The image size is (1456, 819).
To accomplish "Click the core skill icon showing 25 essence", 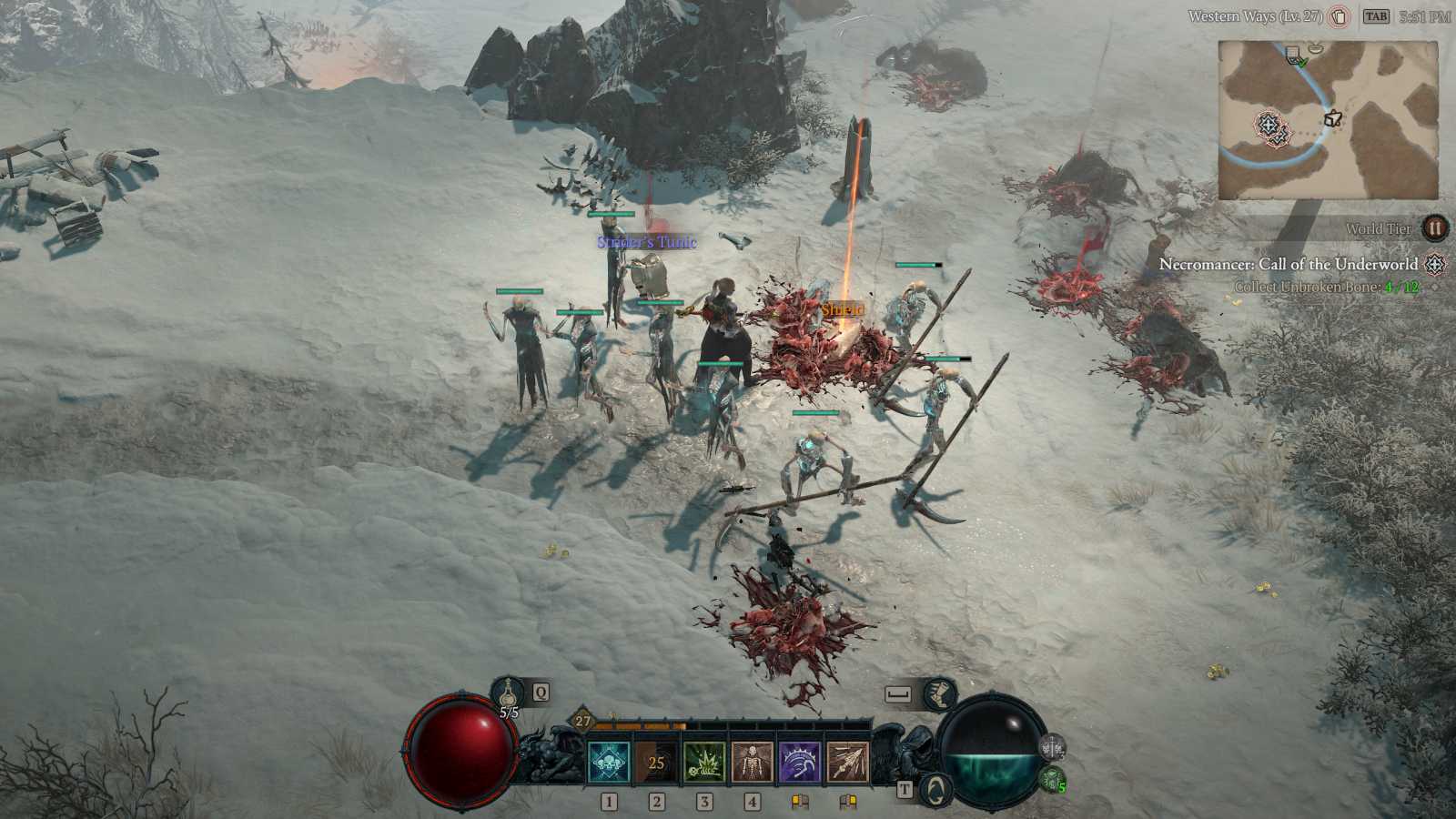I will [657, 760].
